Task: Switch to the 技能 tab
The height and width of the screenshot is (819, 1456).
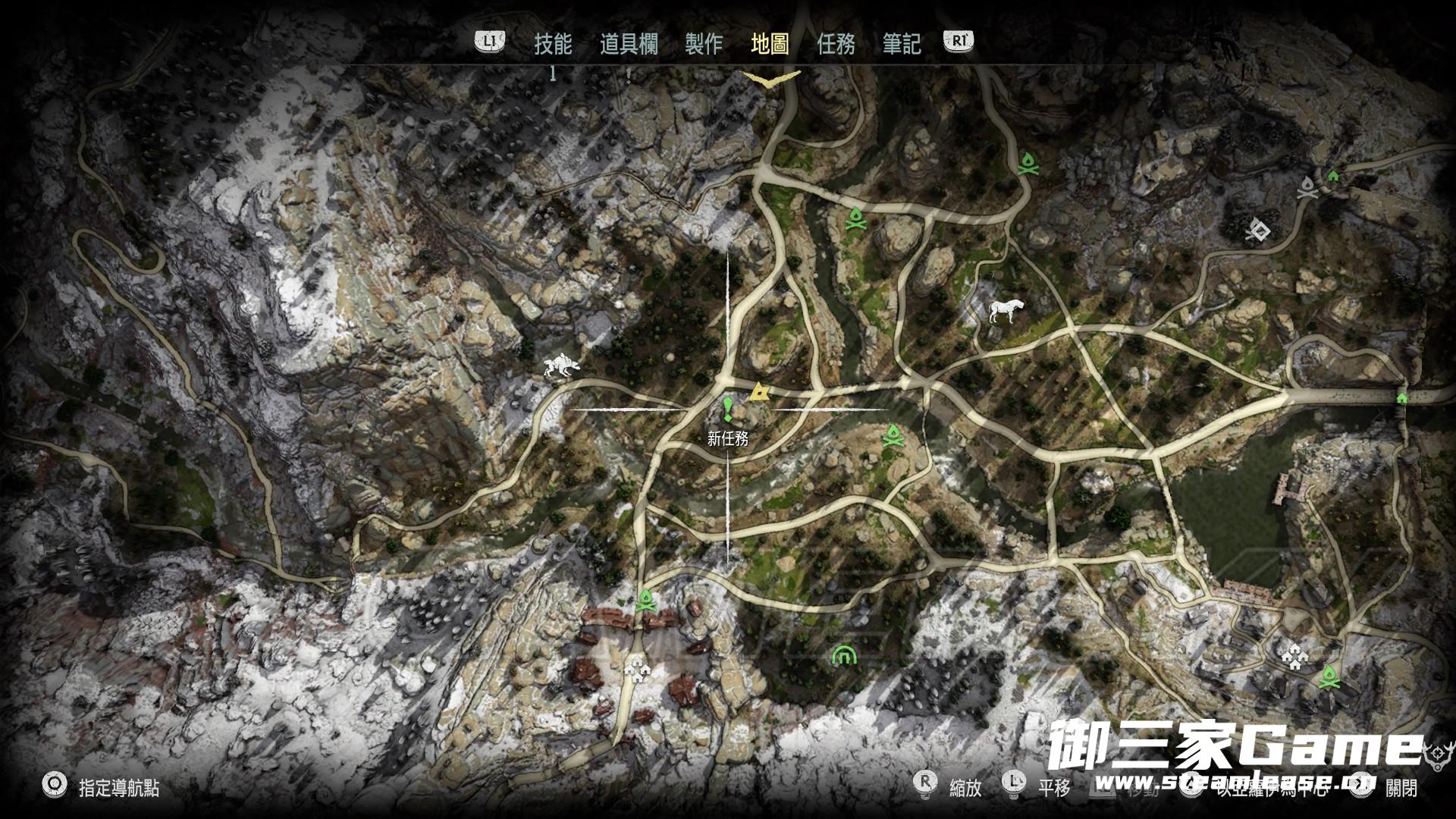Action: (553, 44)
